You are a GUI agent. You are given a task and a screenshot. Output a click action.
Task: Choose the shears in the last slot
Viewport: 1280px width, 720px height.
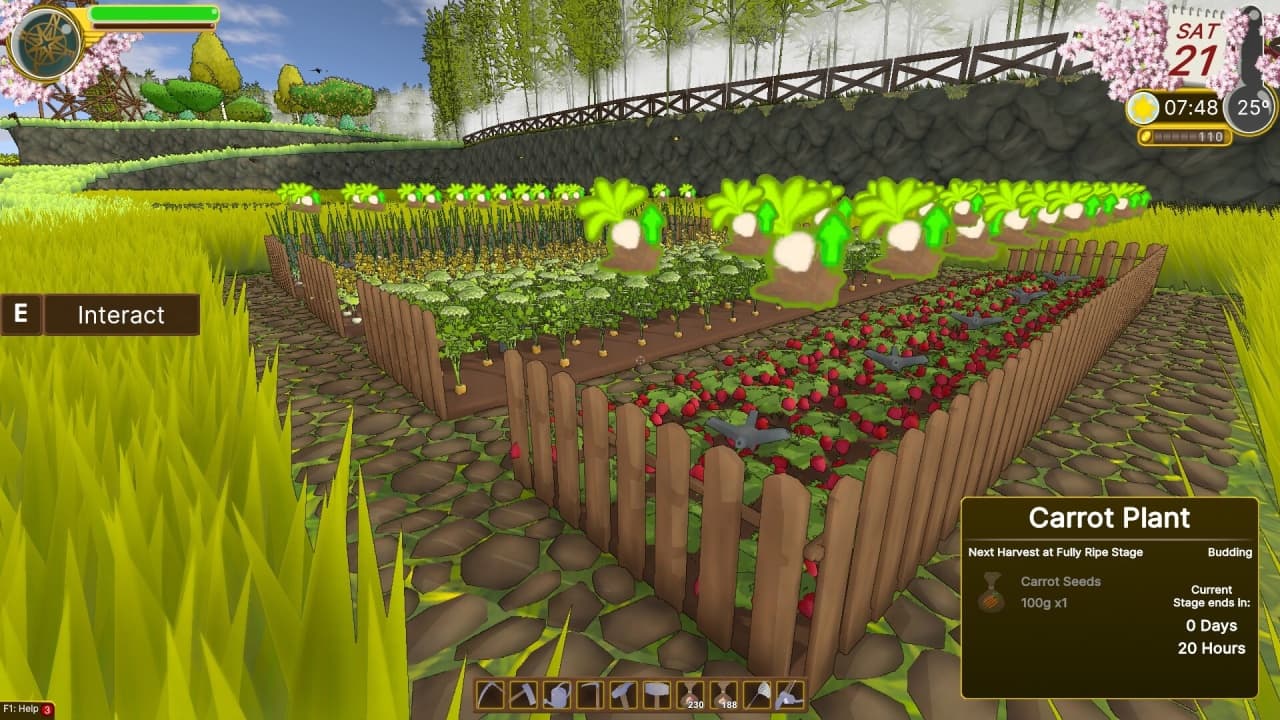pyautogui.click(x=789, y=694)
